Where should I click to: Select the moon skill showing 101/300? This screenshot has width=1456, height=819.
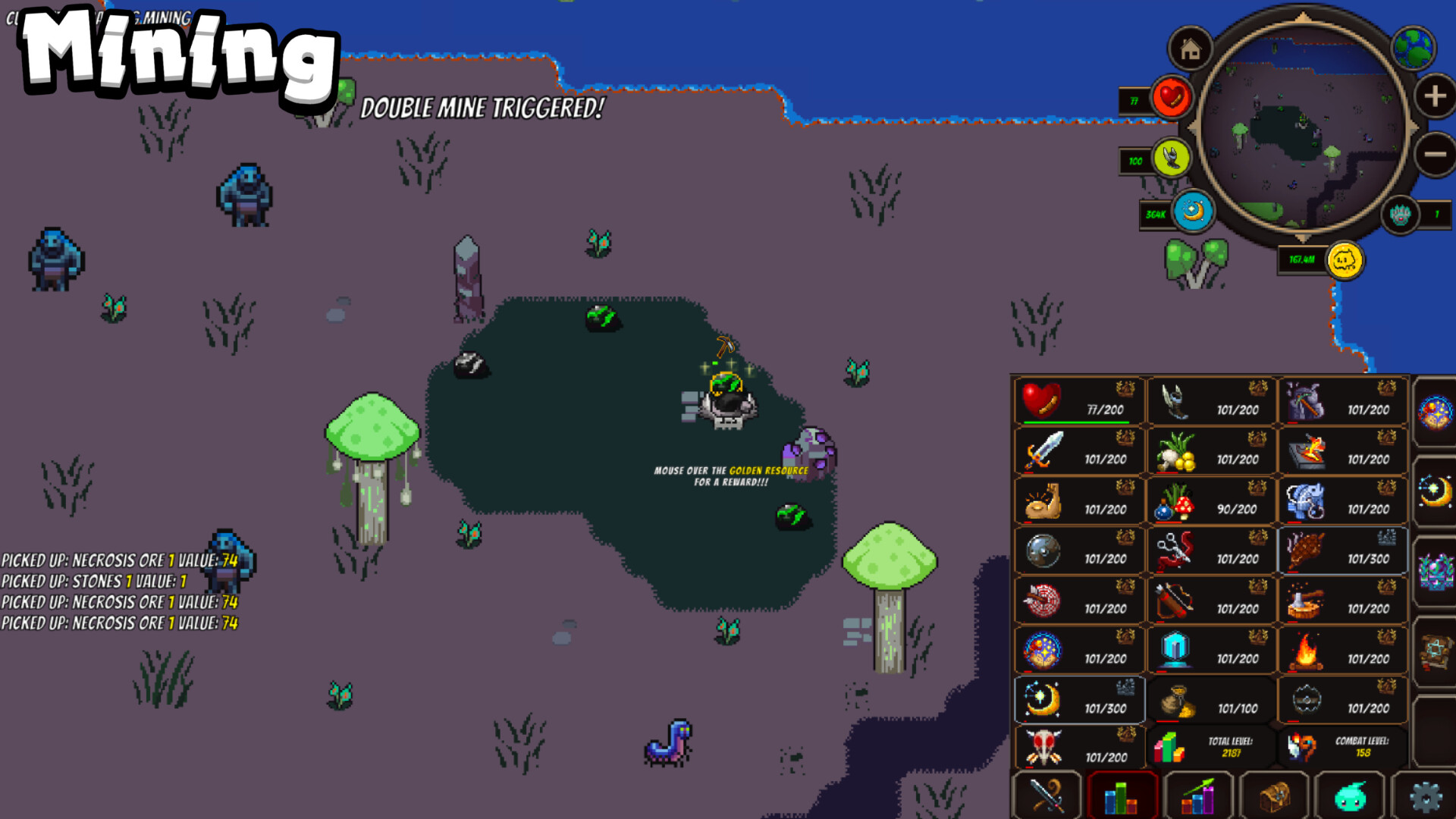click(x=1078, y=701)
